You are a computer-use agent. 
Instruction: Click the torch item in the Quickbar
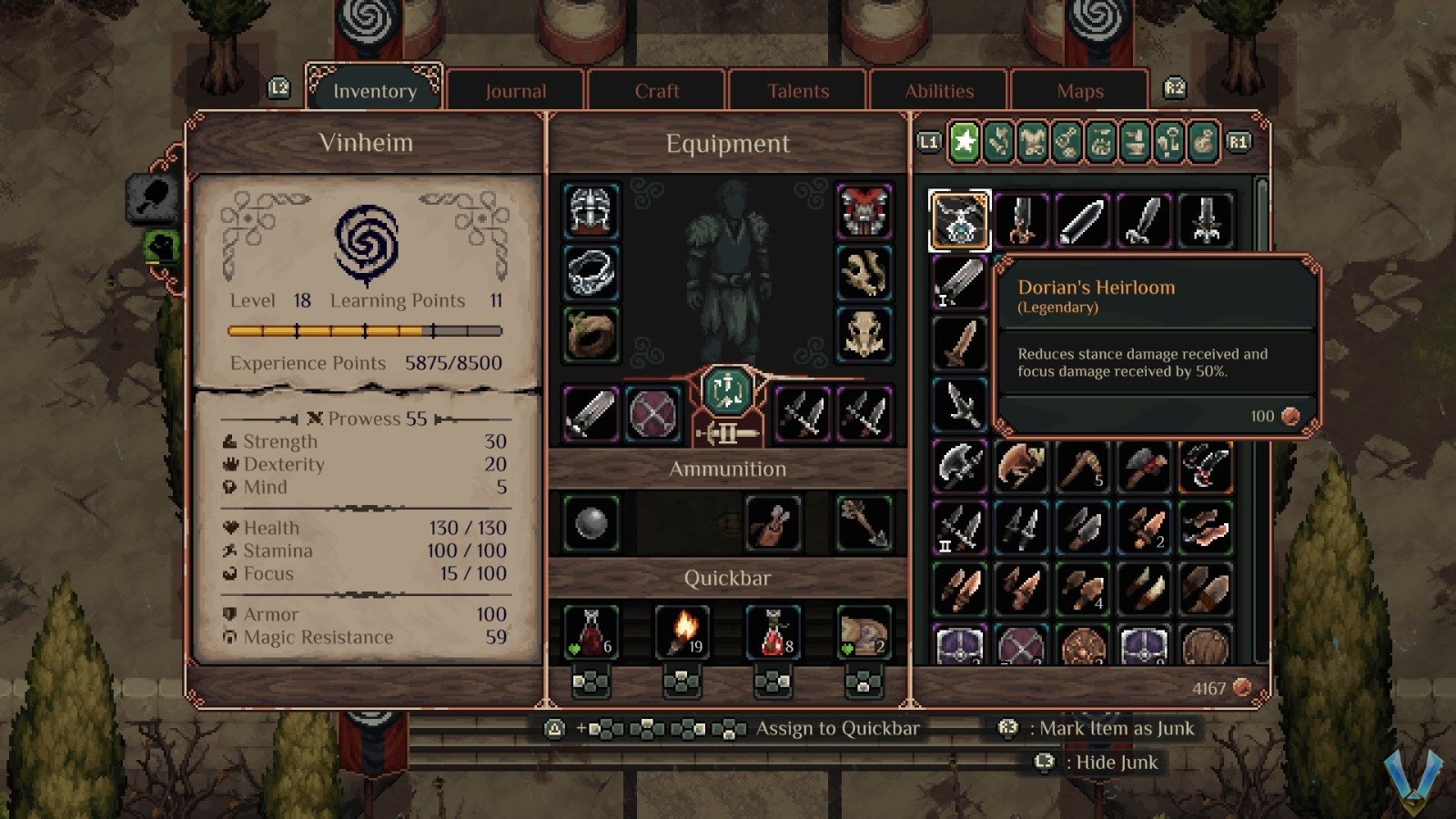click(x=682, y=631)
